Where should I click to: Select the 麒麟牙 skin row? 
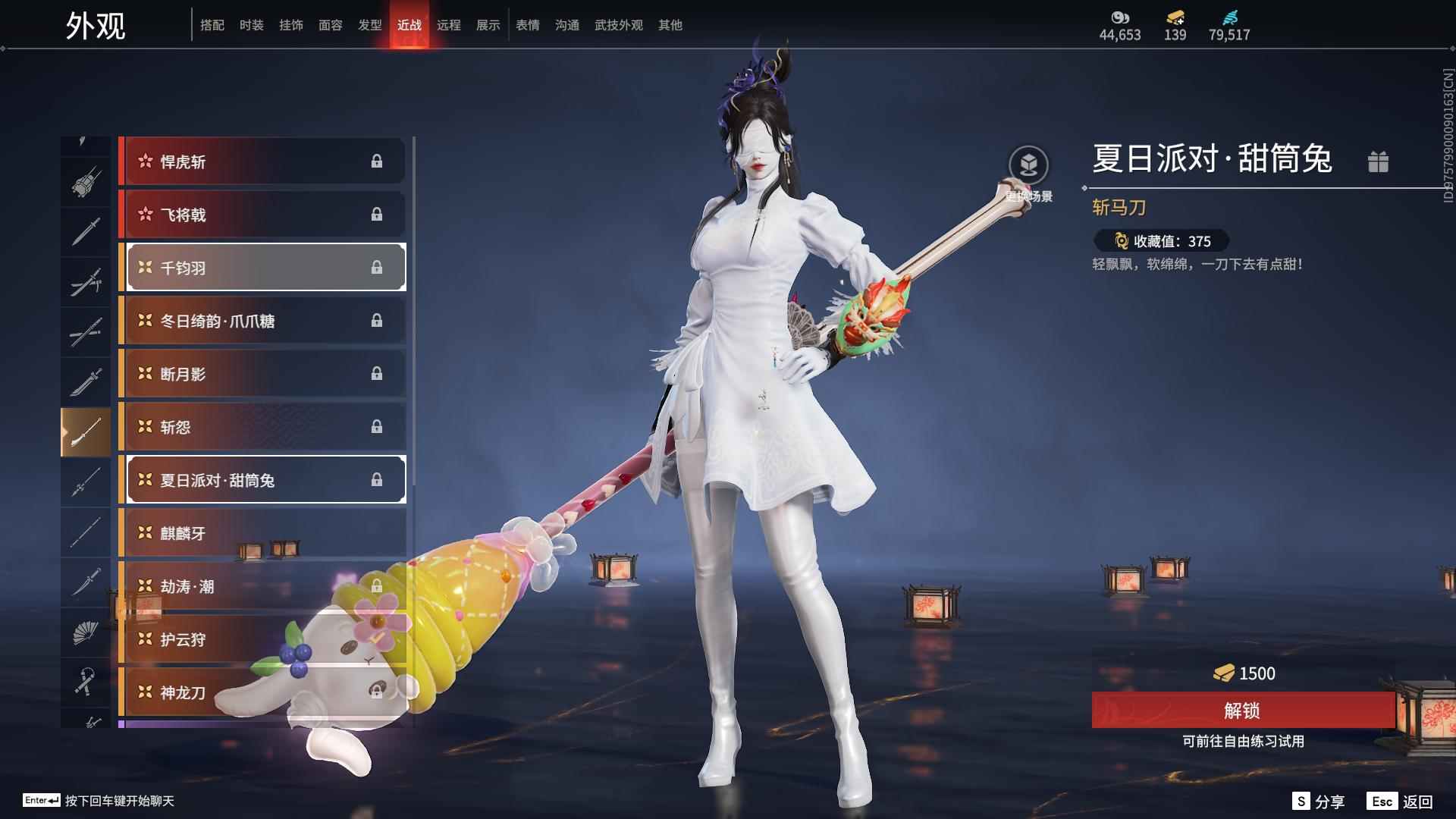pyautogui.click(x=262, y=533)
